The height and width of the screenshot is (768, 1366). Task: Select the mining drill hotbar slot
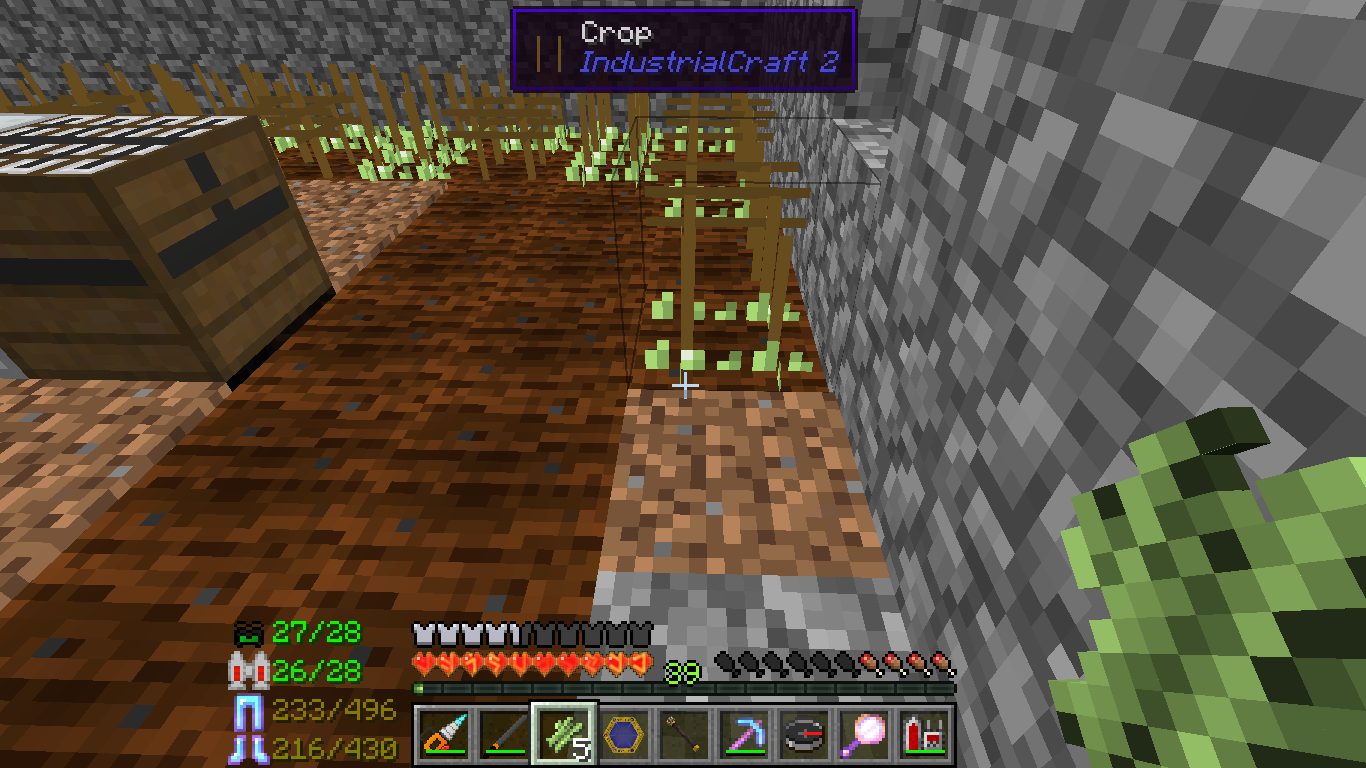pos(442,735)
